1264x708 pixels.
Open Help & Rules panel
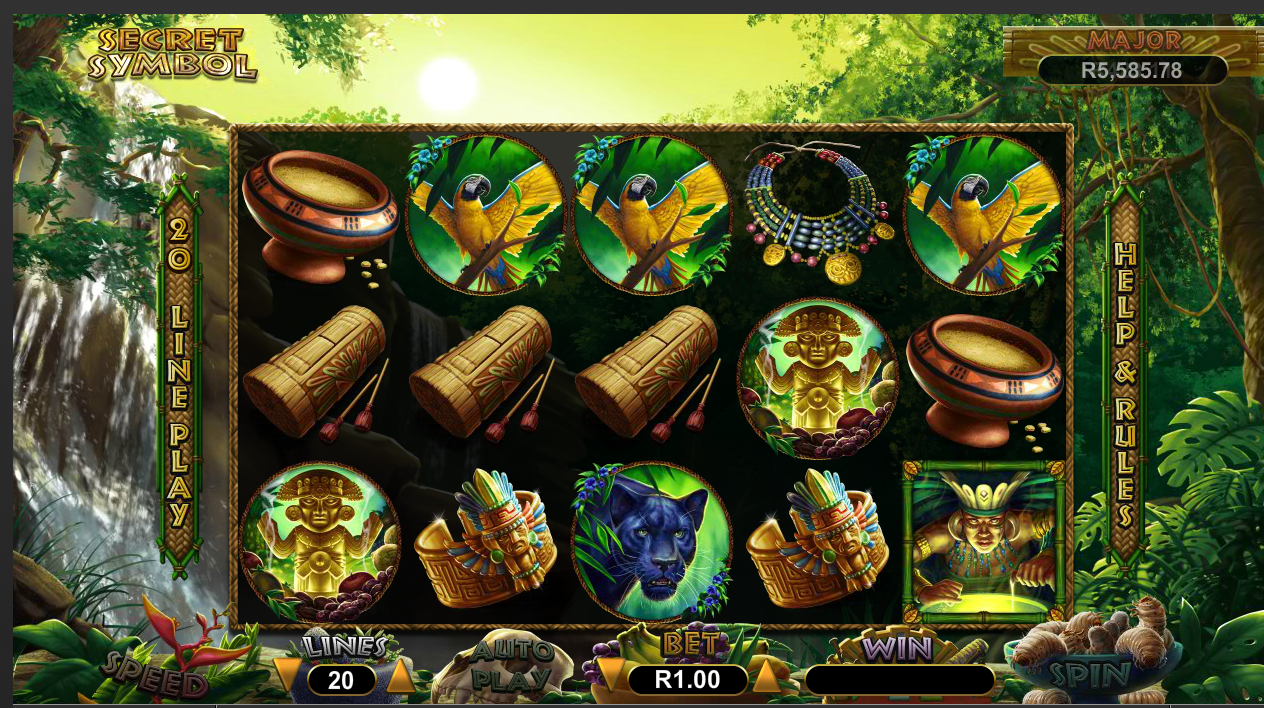[x=1125, y=380]
